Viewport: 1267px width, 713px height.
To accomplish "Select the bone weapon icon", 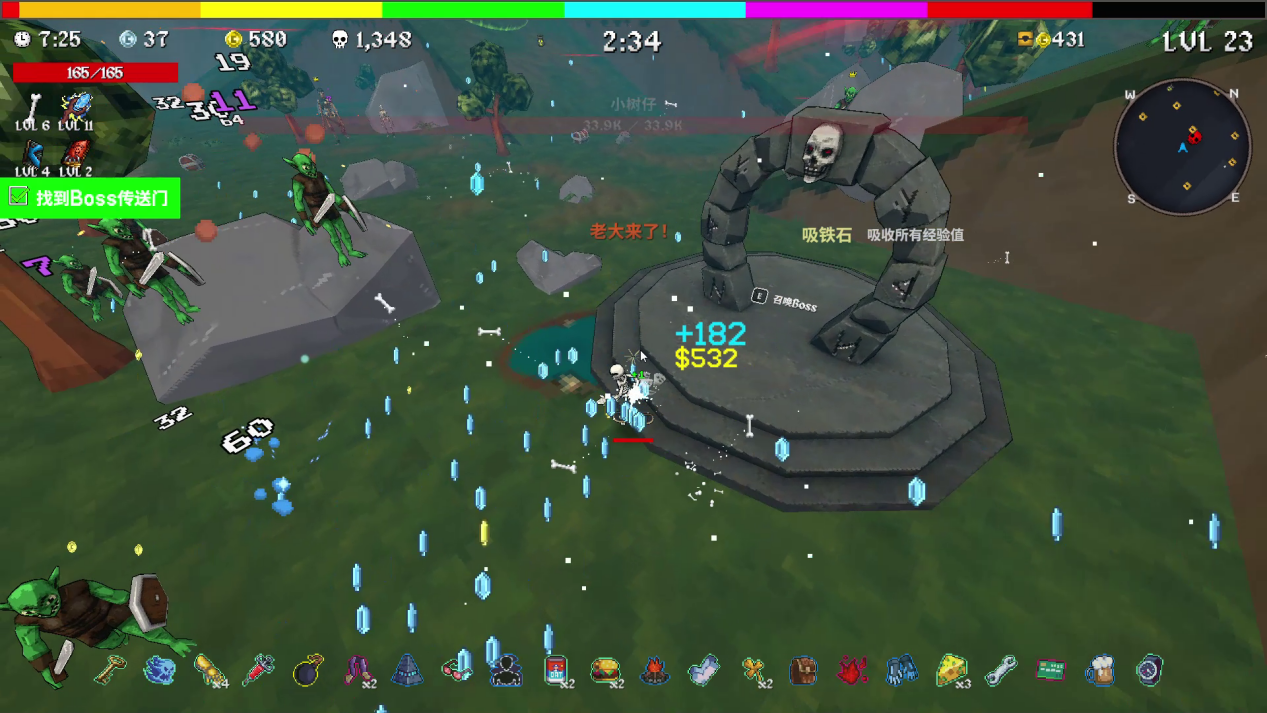I will tap(34, 105).
